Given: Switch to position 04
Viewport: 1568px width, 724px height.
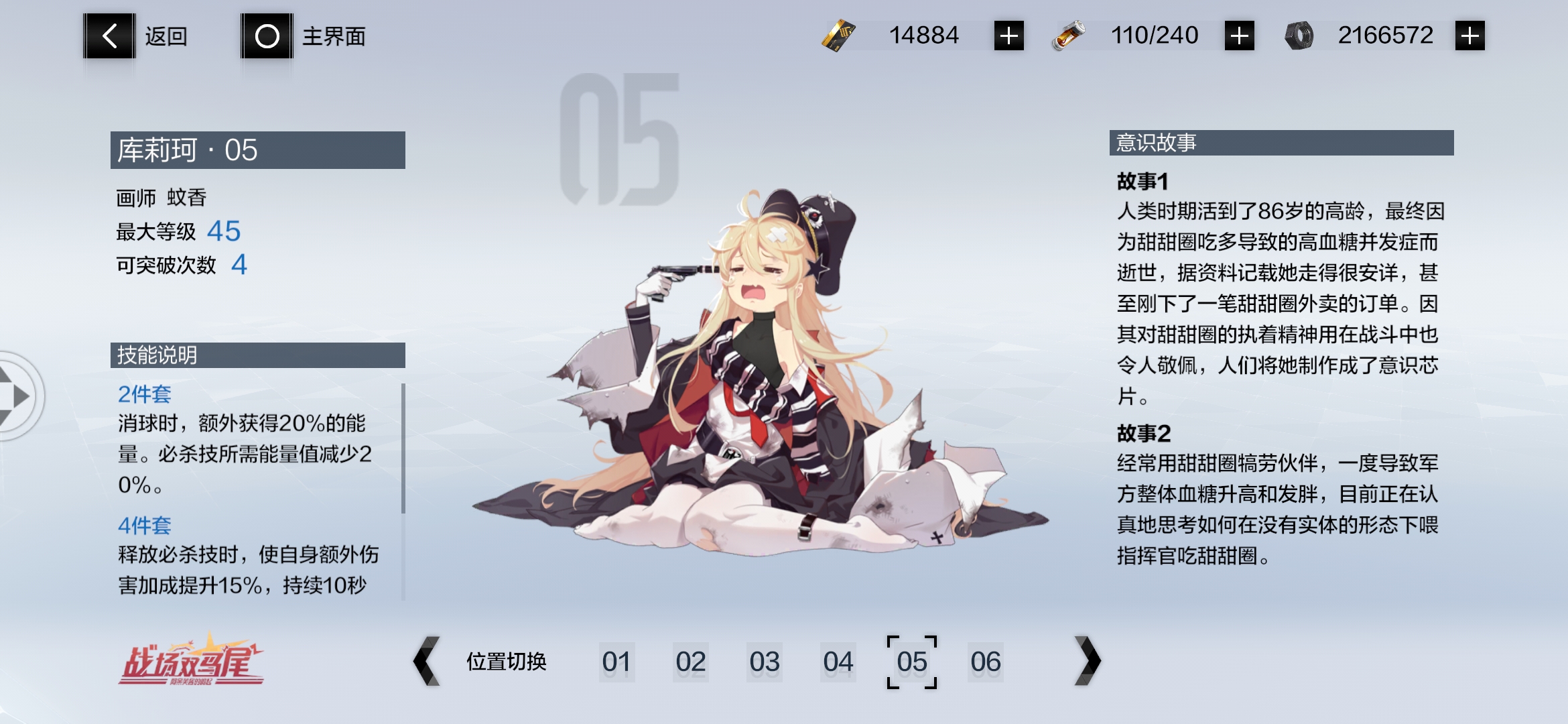Looking at the screenshot, I should (838, 662).
